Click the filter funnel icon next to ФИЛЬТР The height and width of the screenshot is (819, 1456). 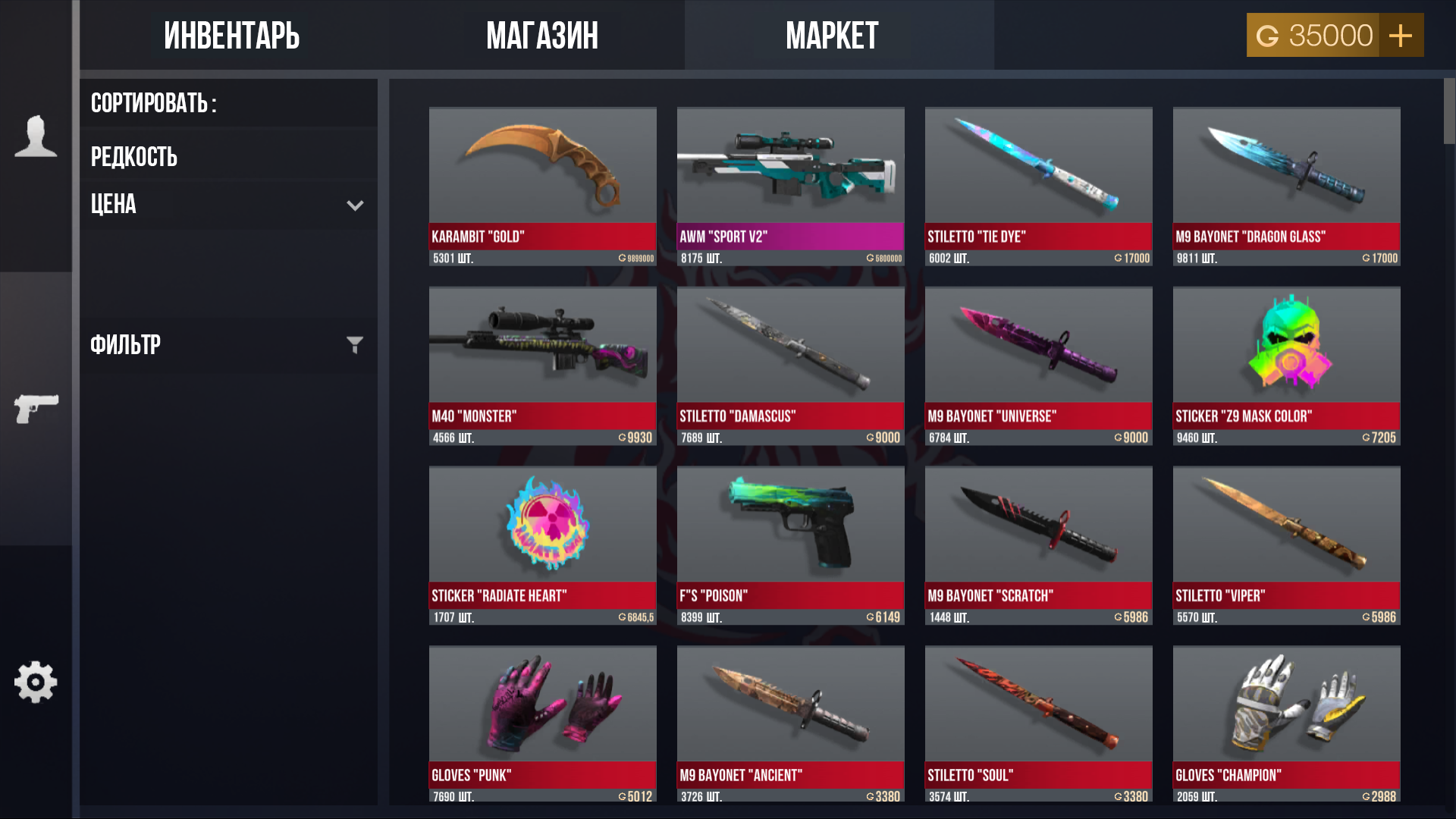tap(354, 345)
